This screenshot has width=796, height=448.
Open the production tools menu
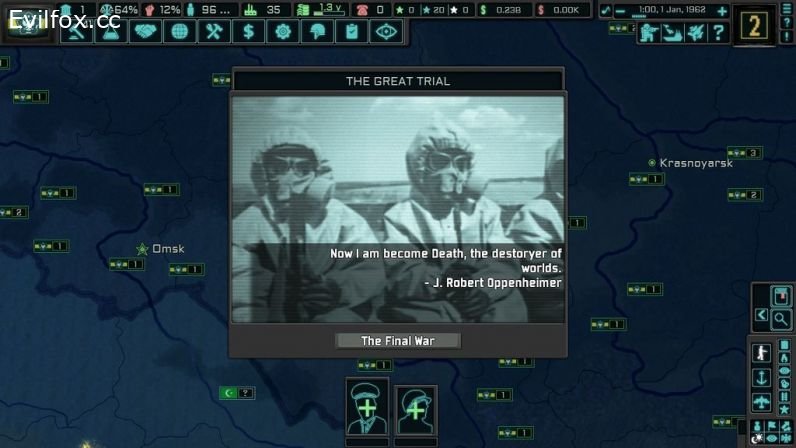pos(213,32)
